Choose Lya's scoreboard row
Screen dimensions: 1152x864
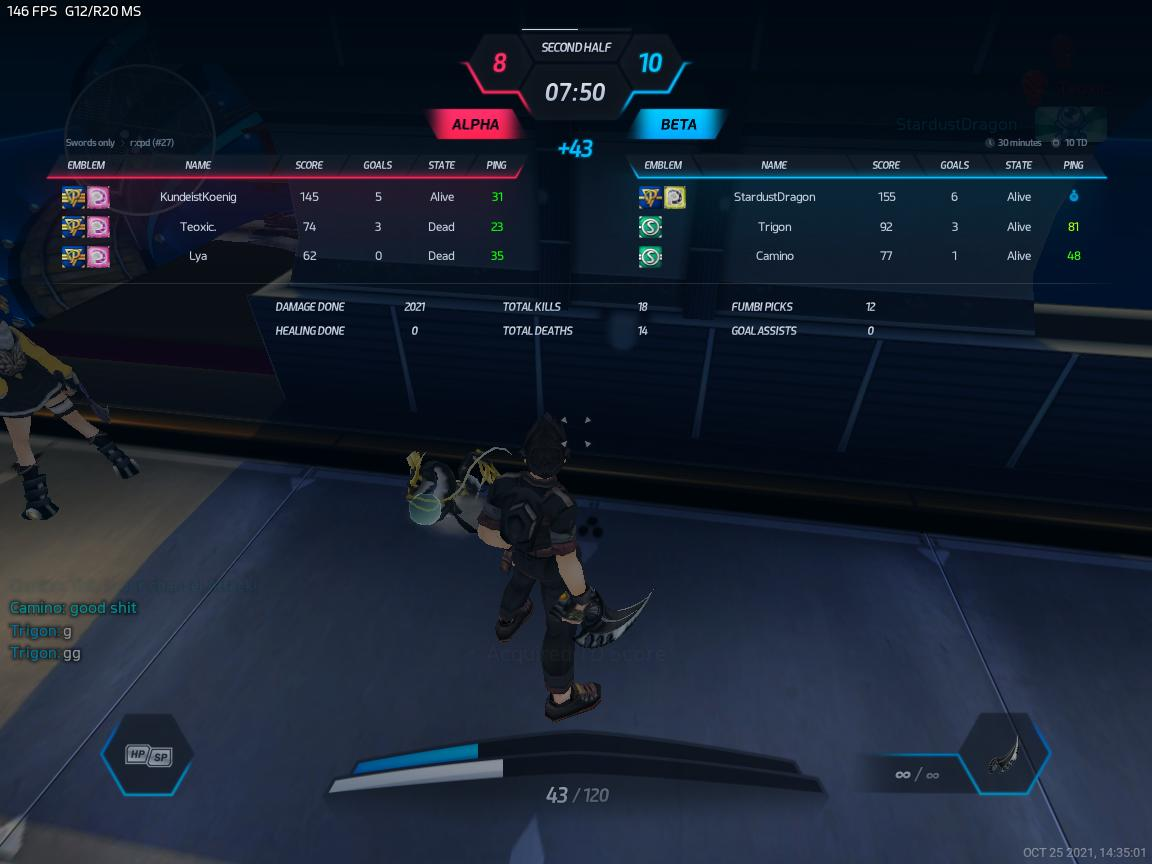tap(198, 256)
